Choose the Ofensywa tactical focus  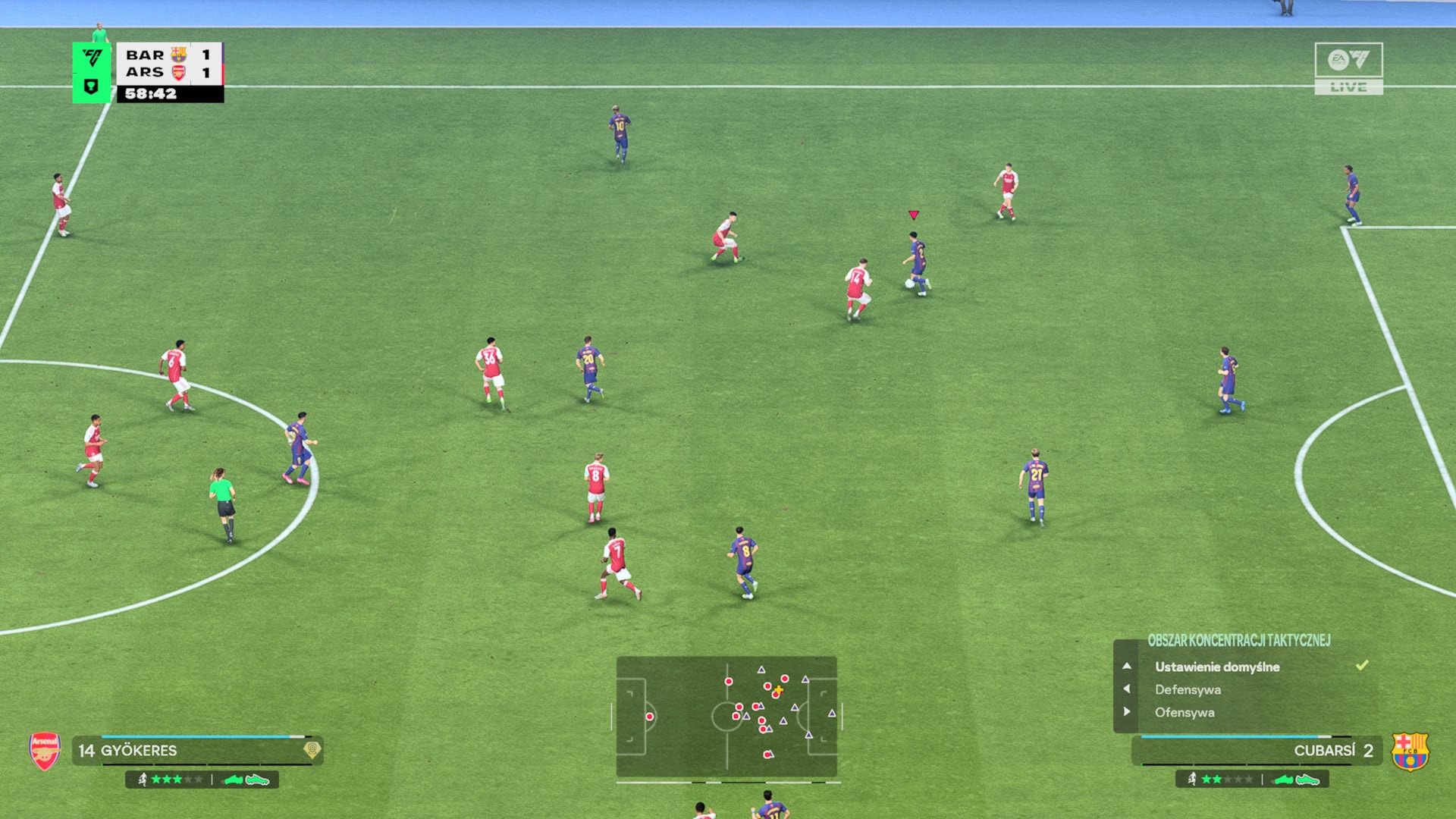coord(1185,712)
